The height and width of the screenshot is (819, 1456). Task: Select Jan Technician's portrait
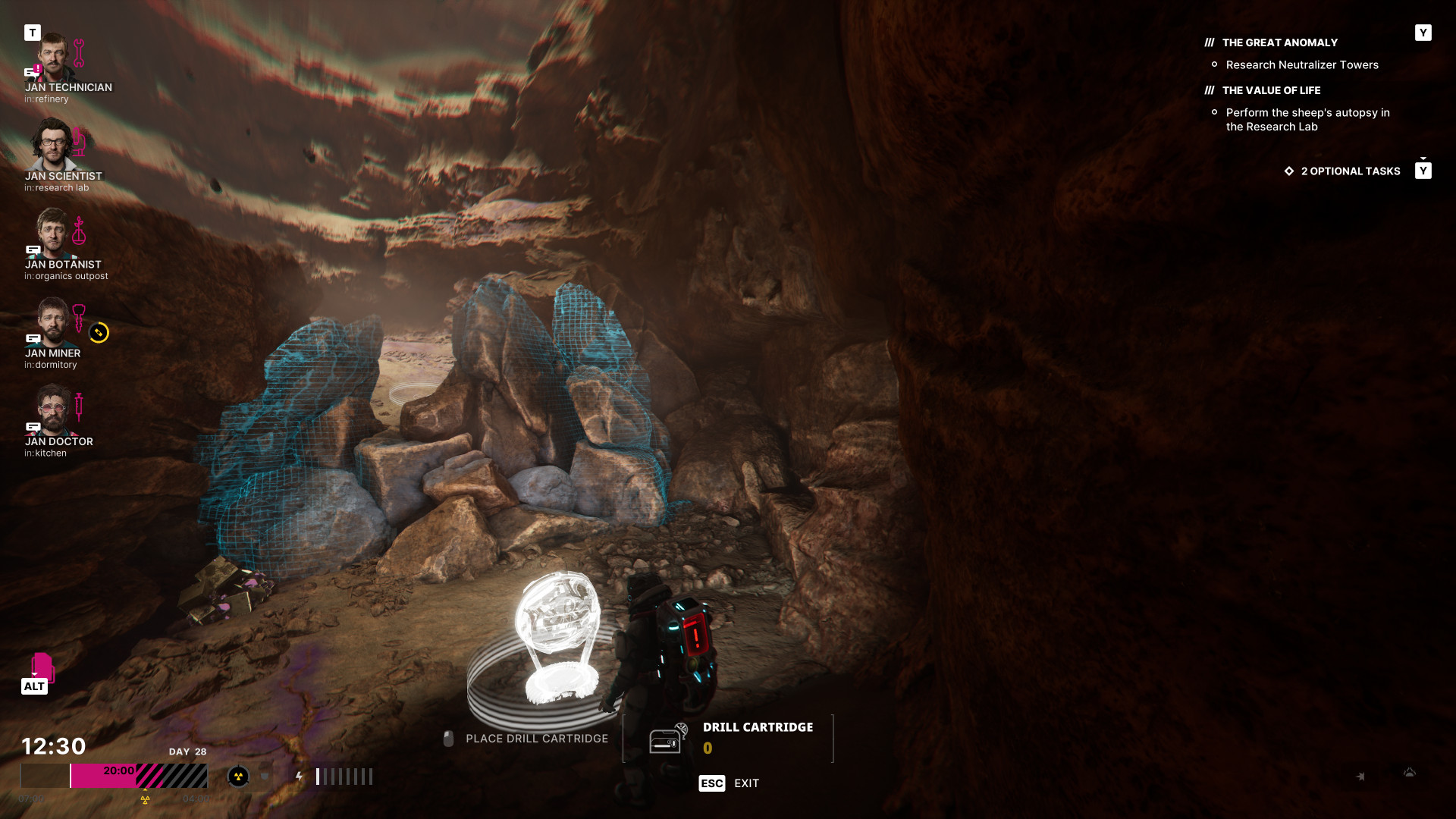[53, 58]
